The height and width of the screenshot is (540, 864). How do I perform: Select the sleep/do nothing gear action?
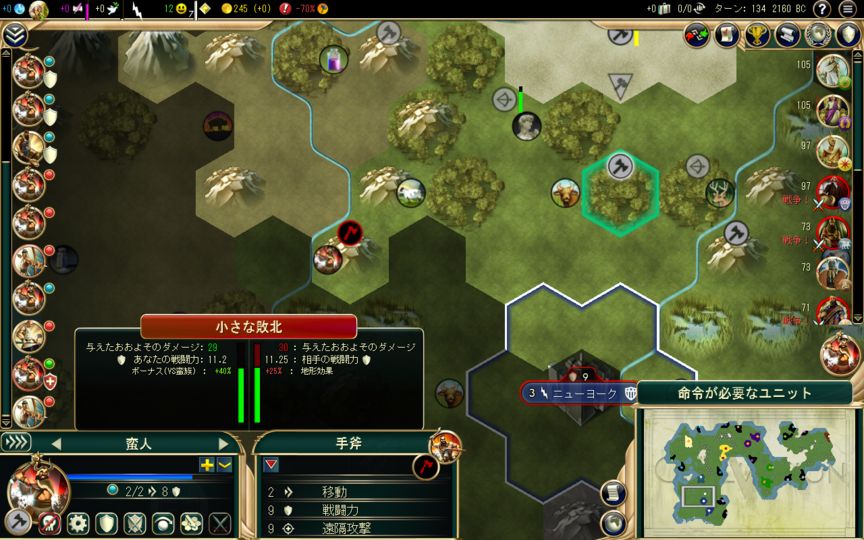(x=78, y=523)
